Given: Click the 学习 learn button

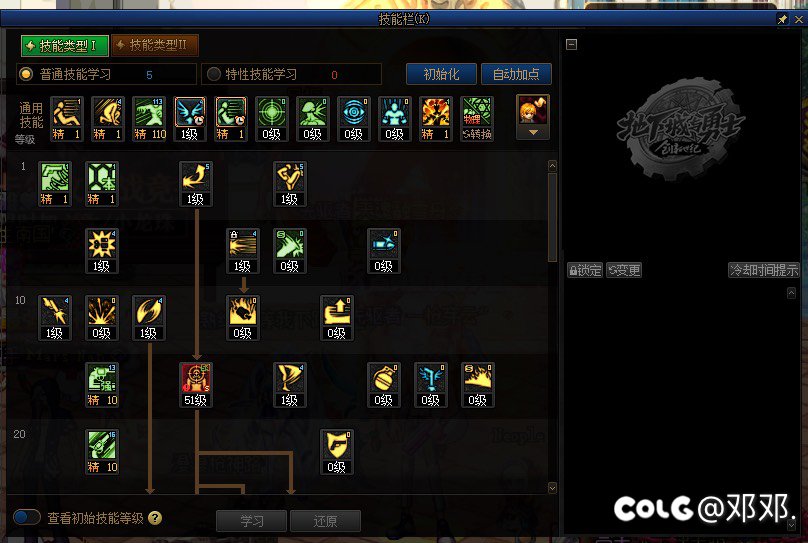Looking at the screenshot, I should [x=252, y=521].
